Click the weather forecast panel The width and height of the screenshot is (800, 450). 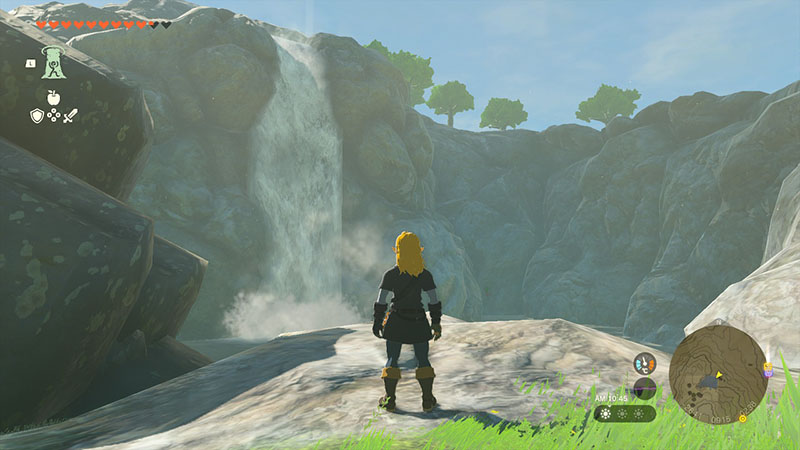pyautogui.click(x=625, y=413)
